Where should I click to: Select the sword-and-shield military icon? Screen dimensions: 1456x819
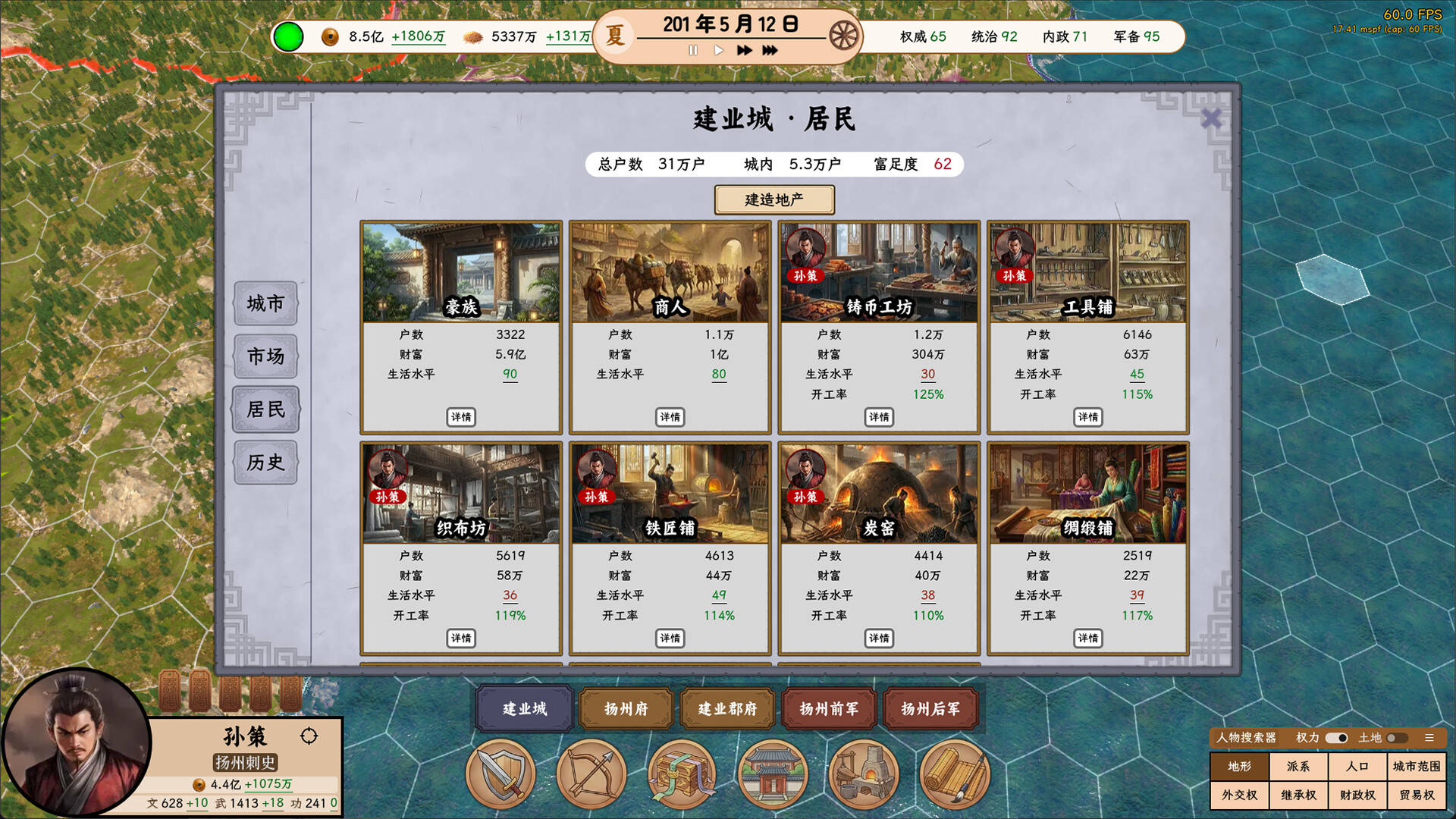[500, 773]
